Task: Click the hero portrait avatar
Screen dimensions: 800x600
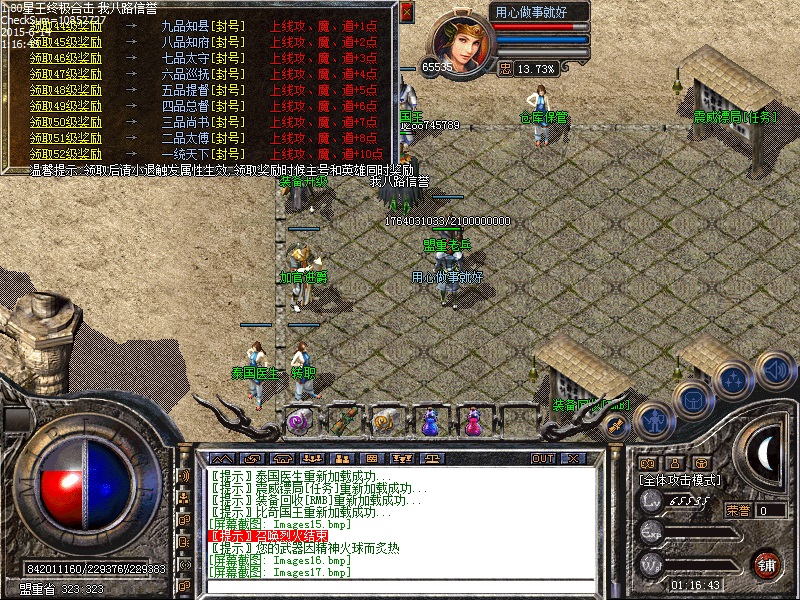Action: coord(459,46)
